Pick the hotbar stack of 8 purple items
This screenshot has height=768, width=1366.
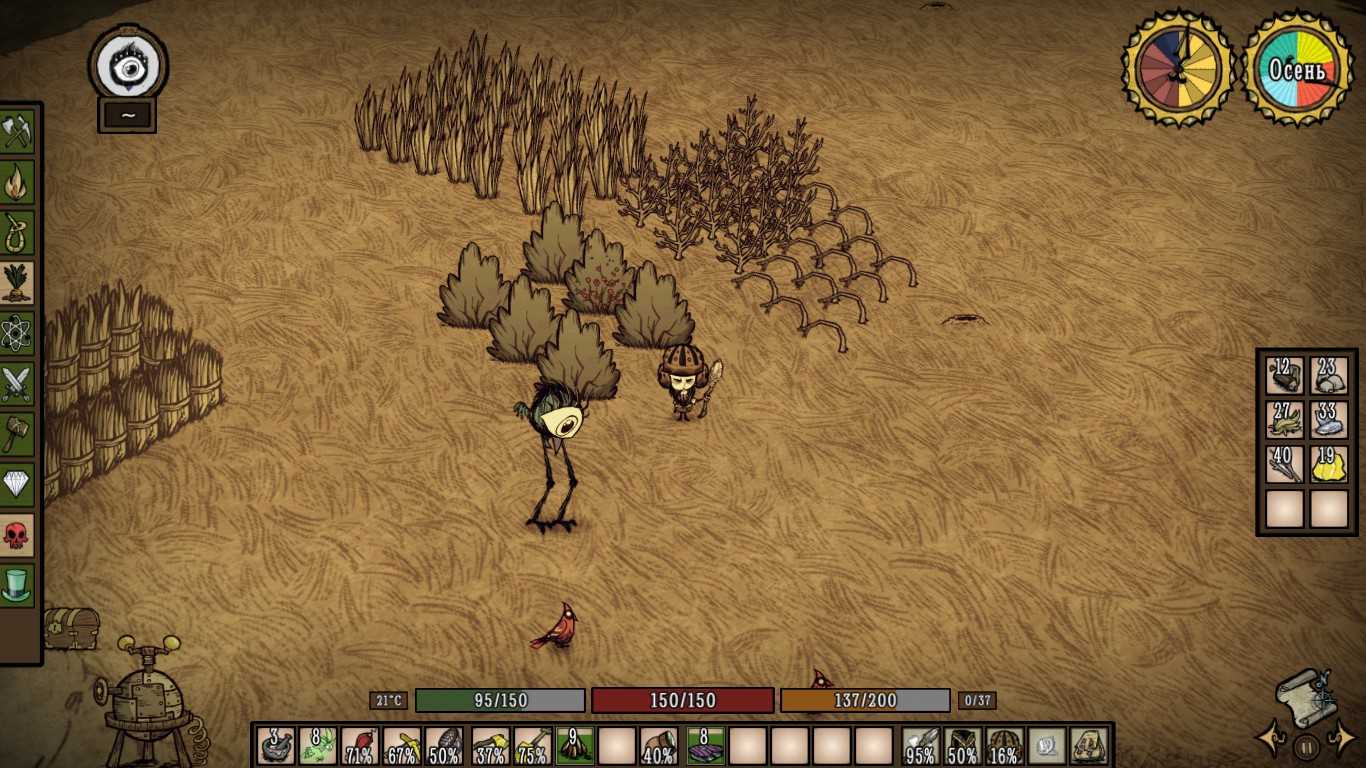point(704,746)
